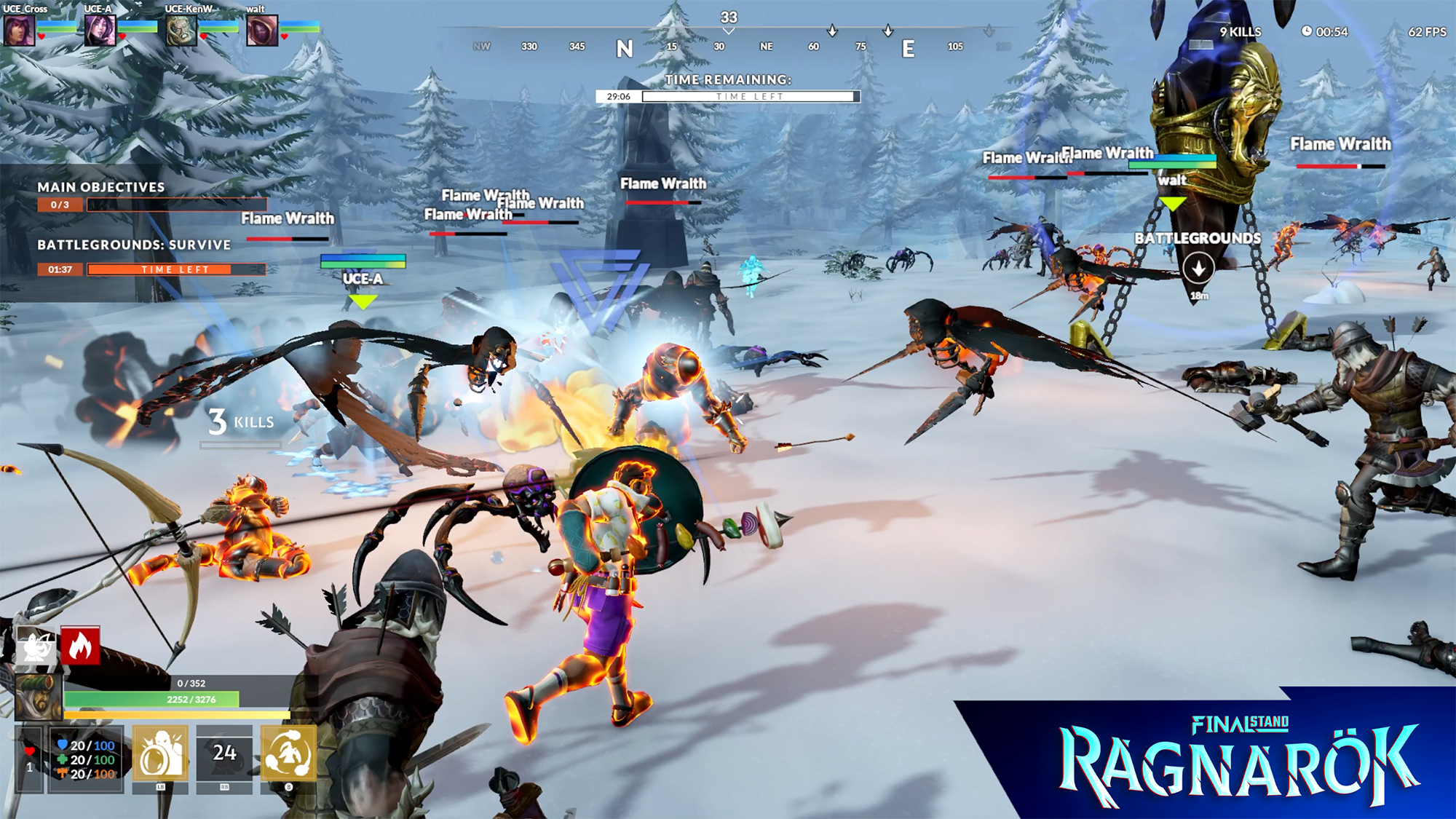Open the turbaned hero portrait
Screen dimensions: 1456x819
38,697
